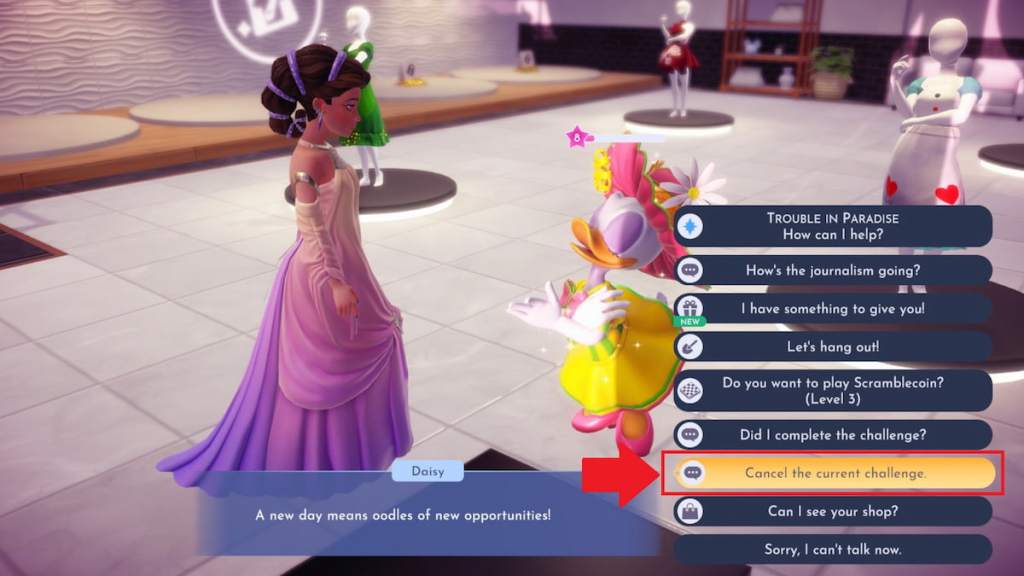Start a Scramblecoin game with Daisy
1024x576 pixels.
click(832, 390)
